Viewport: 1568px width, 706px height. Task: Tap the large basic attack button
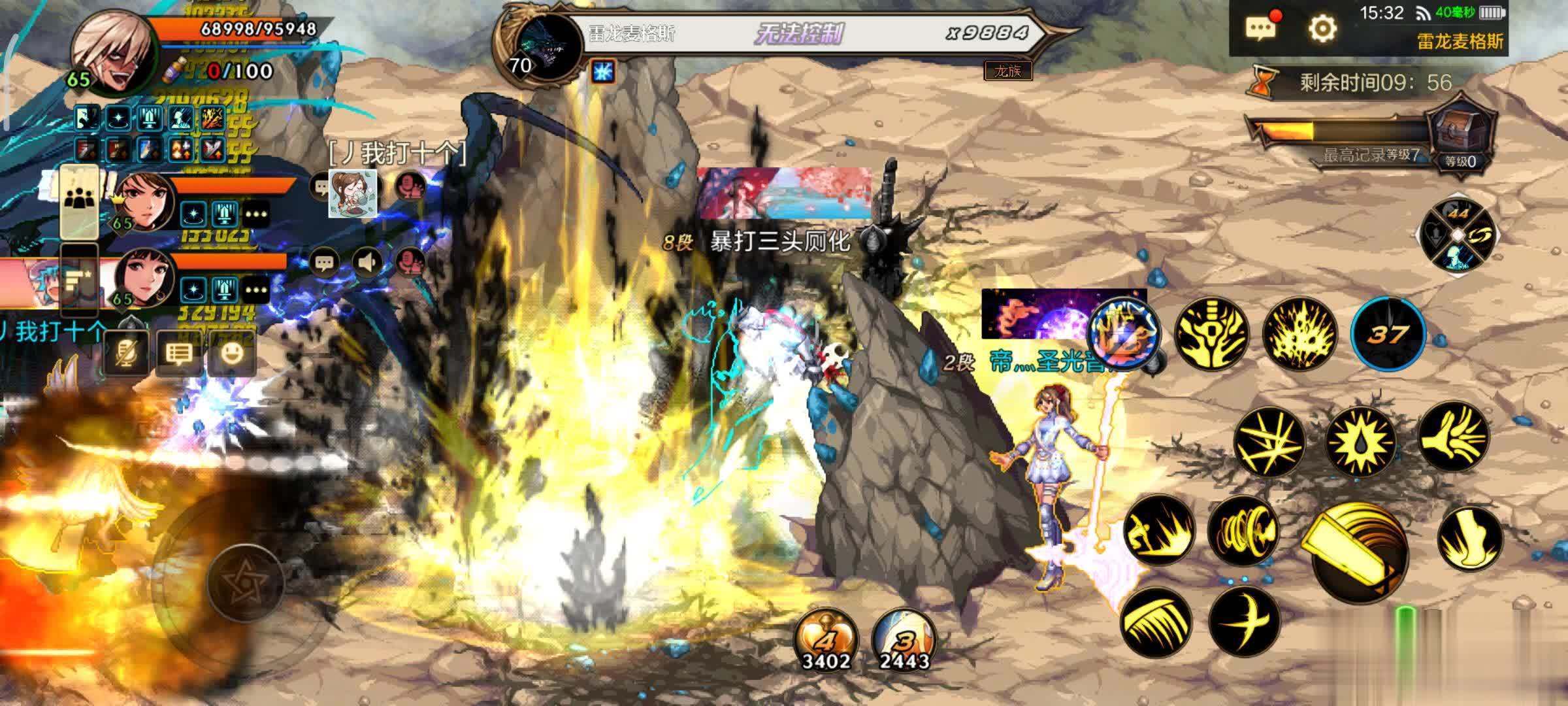[1358, 552]
